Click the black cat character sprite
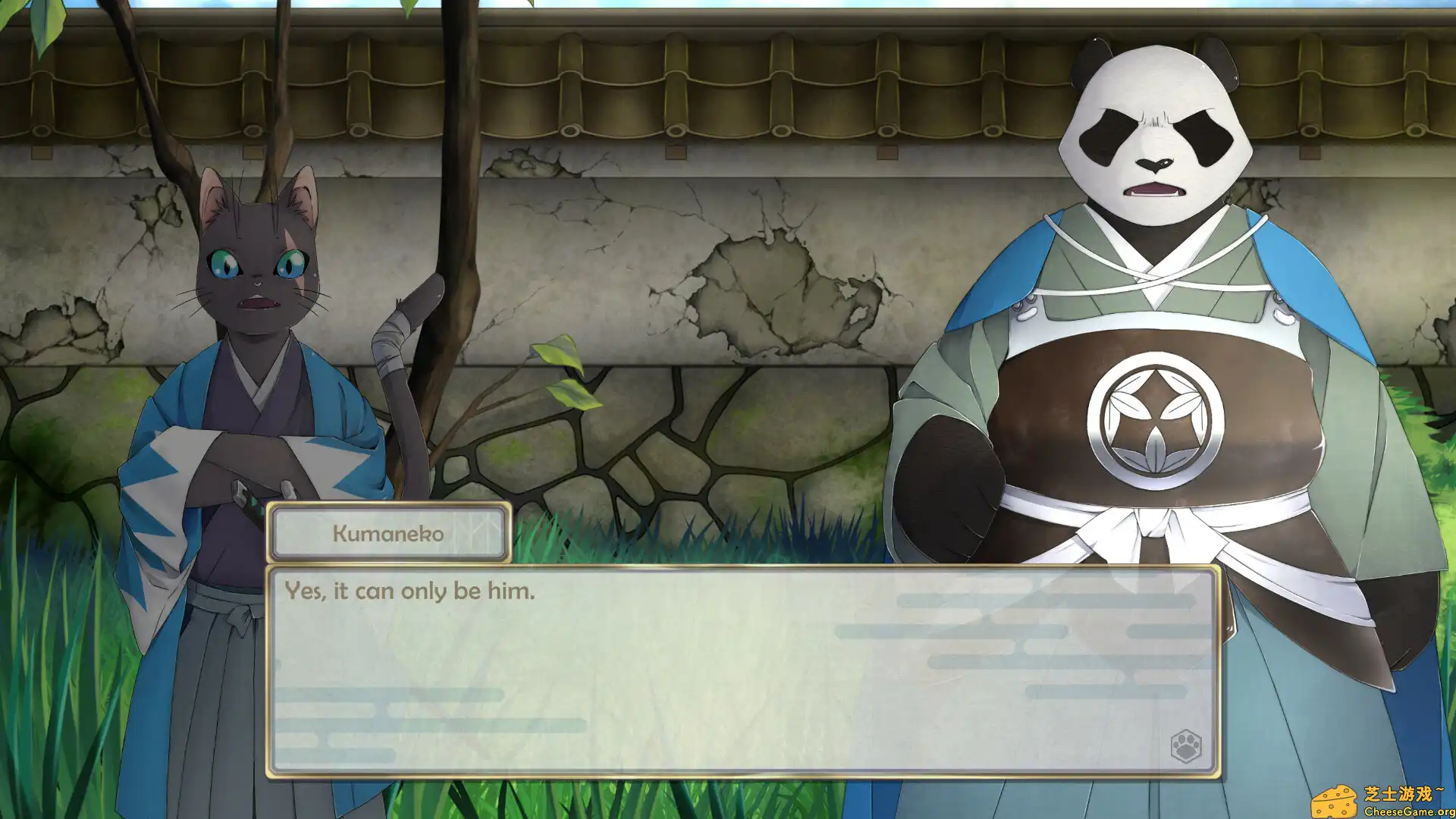 tap(250, 341)
